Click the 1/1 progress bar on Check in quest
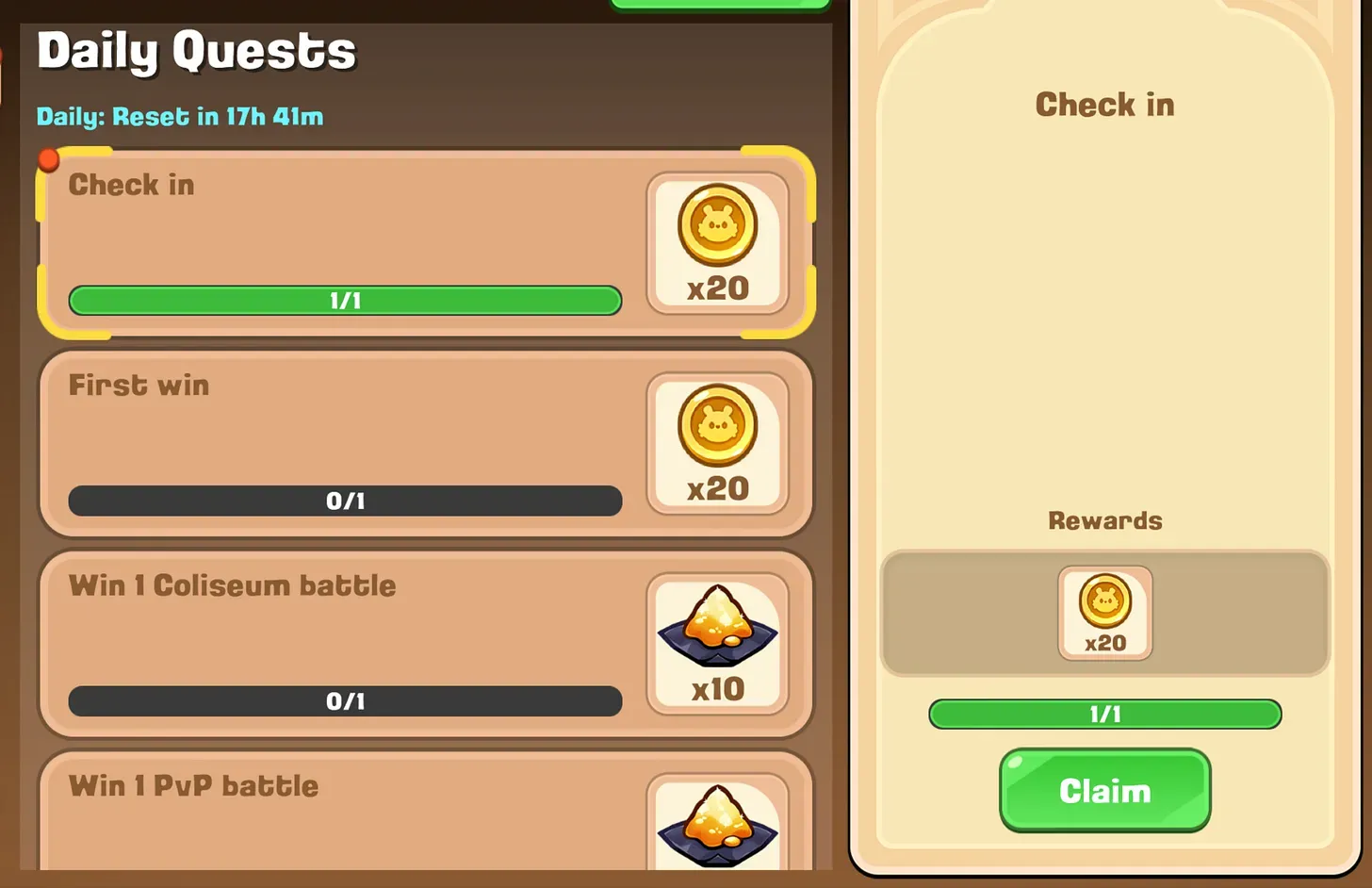This screenshot has width=1372, height=888. (344, 301)
